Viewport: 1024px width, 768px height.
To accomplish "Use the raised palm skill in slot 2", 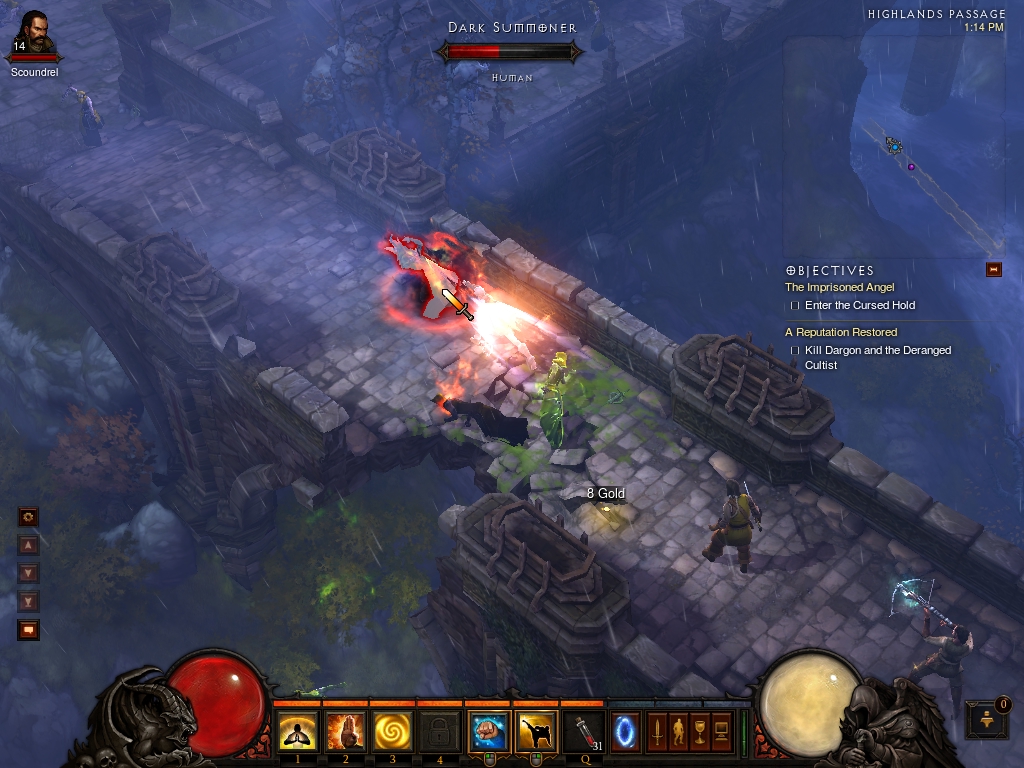I will point(345,733).
